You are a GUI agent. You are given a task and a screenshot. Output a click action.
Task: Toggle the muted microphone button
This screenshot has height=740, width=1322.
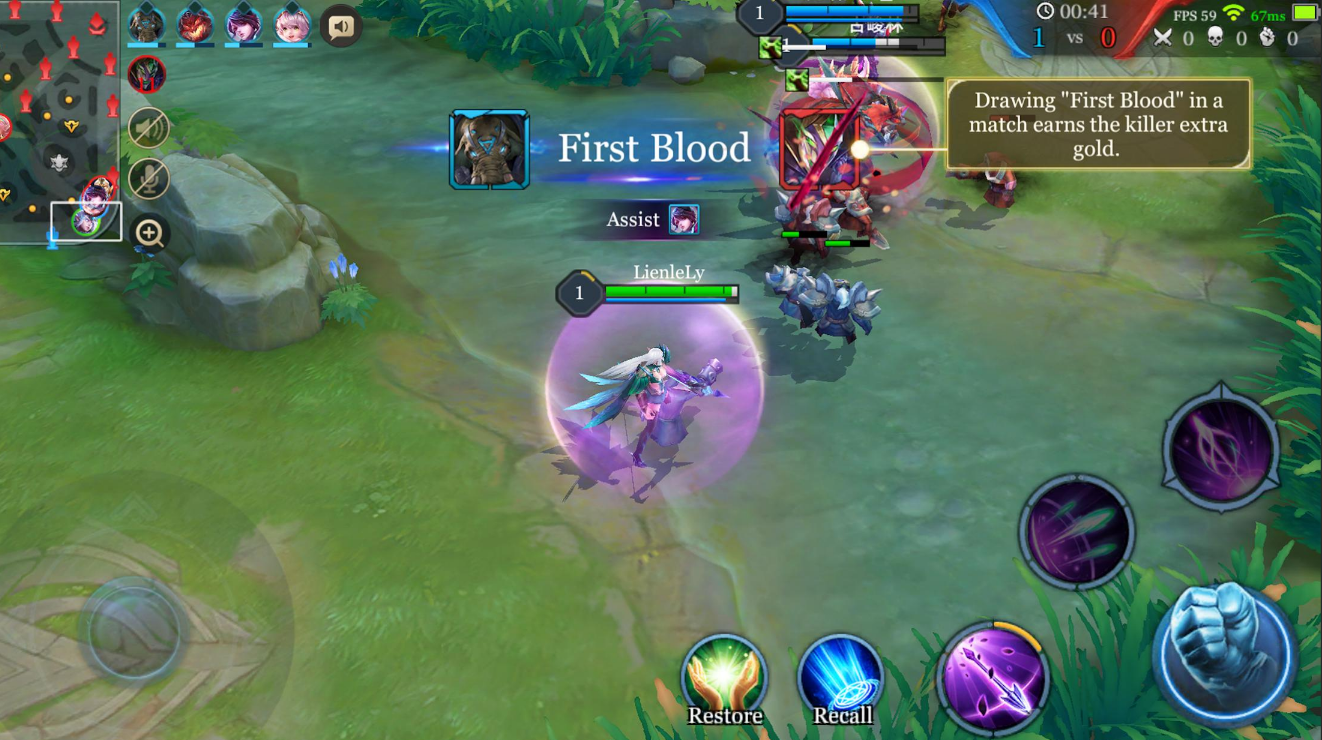tap(149, 180)
